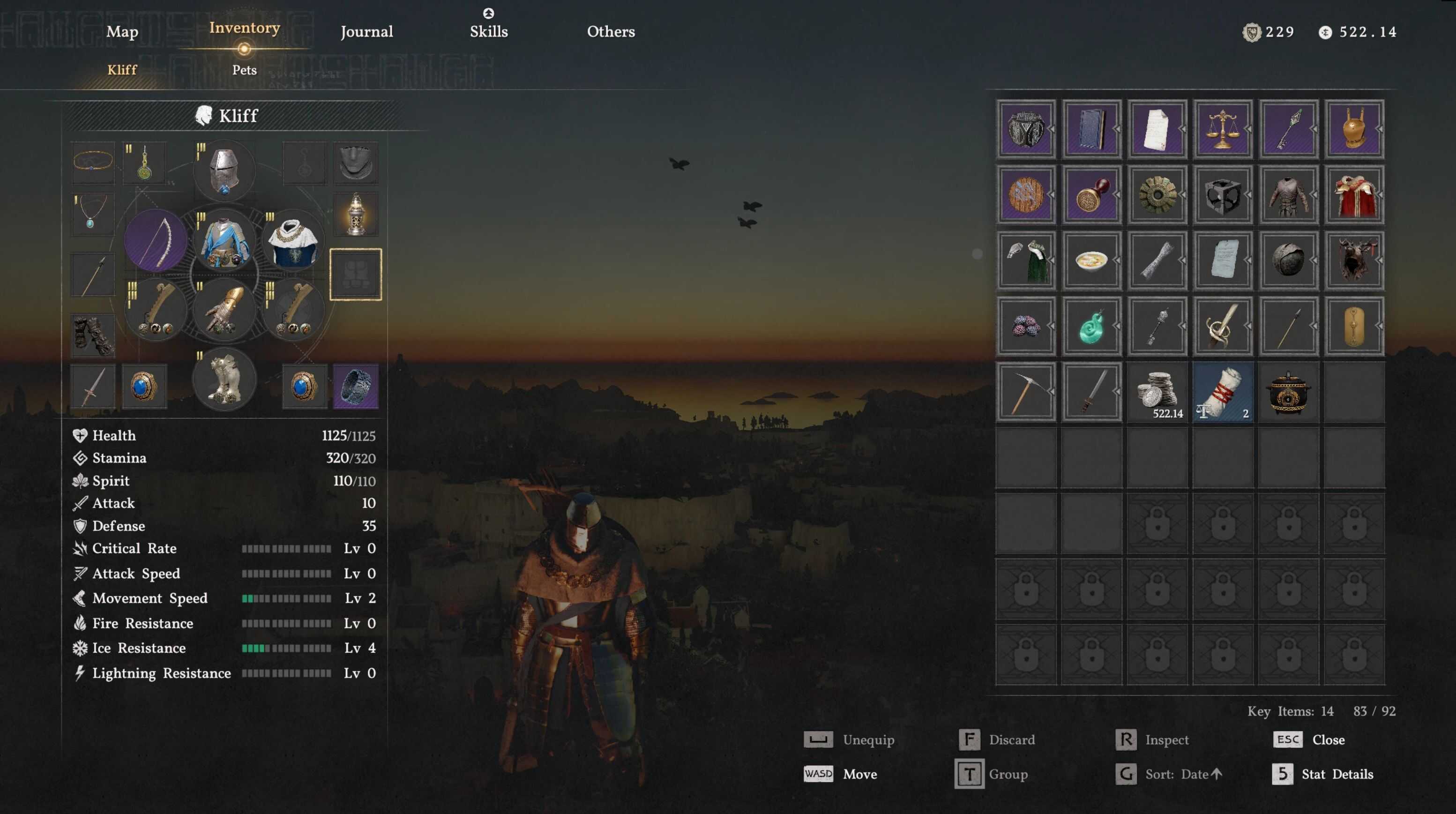Image resolution: width=1456 pixels, height=814 pixels.
Task: Open the Skills tab
Action: point(488,32)
